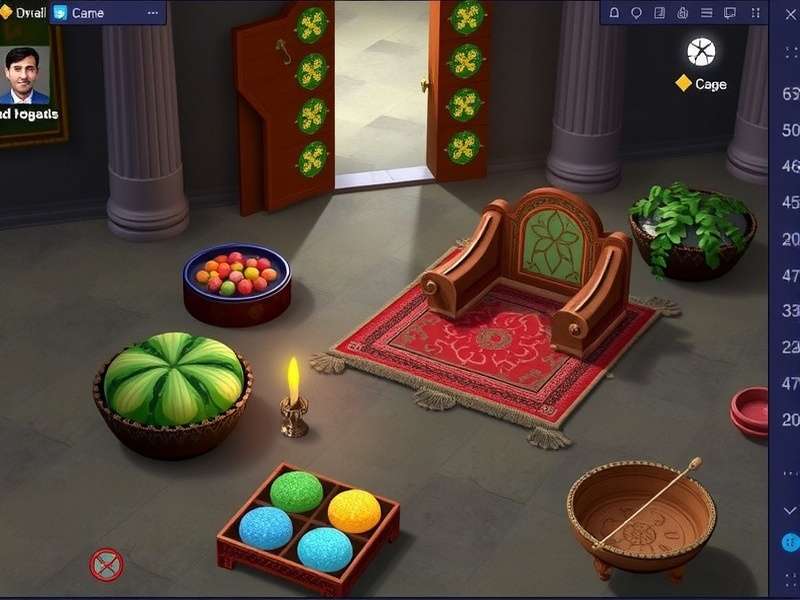
Task: Click the padlock icon
Action: tap(683, 13)
